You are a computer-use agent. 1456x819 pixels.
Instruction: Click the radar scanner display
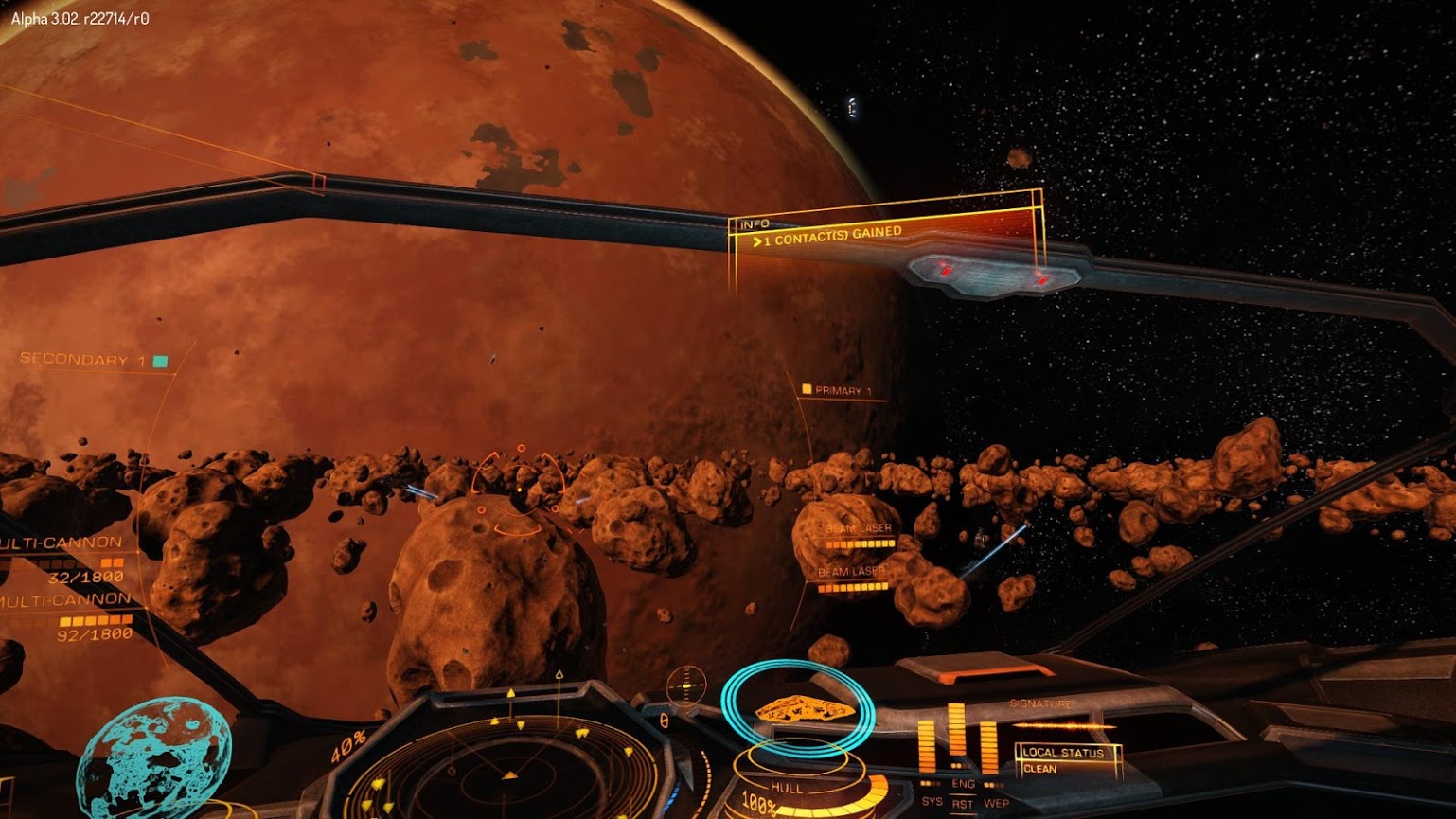coord(511,767)
